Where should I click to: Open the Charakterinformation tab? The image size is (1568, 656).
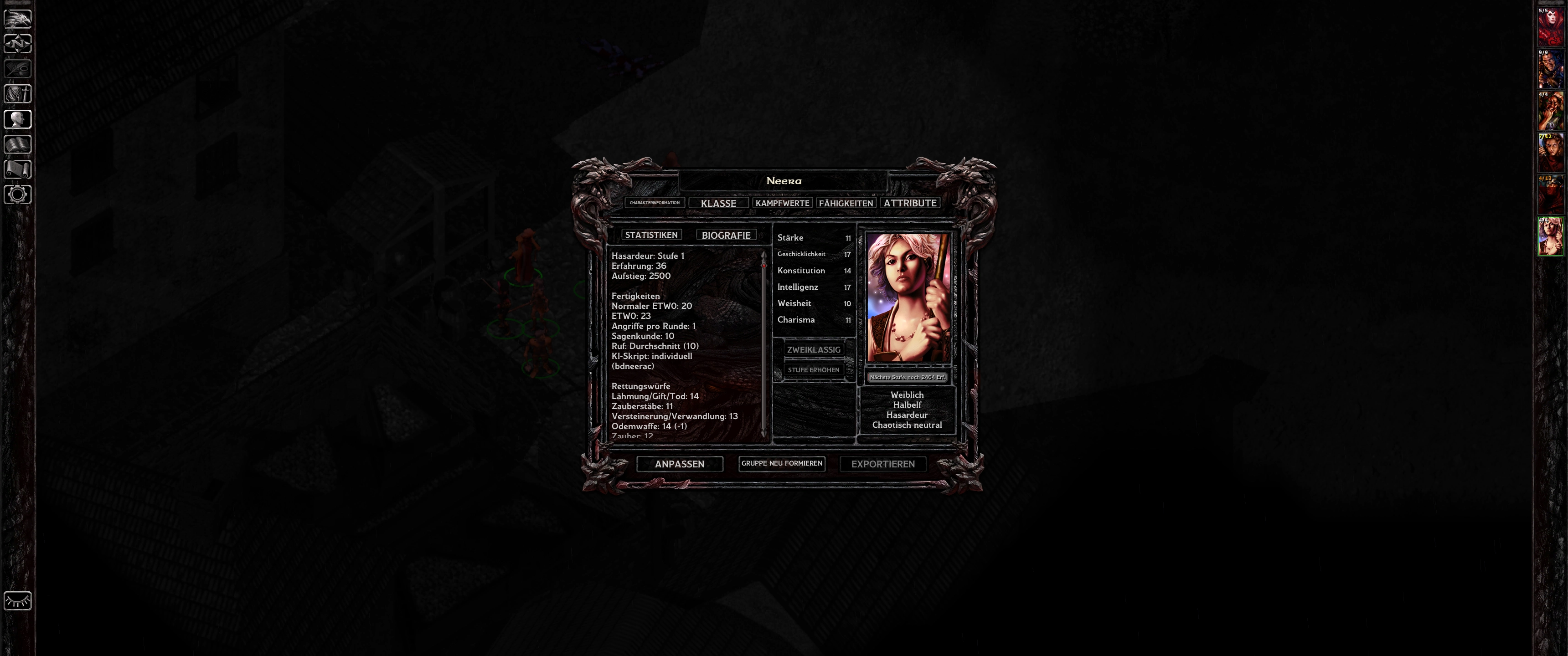pyautogui.click(x=655, y=203)
